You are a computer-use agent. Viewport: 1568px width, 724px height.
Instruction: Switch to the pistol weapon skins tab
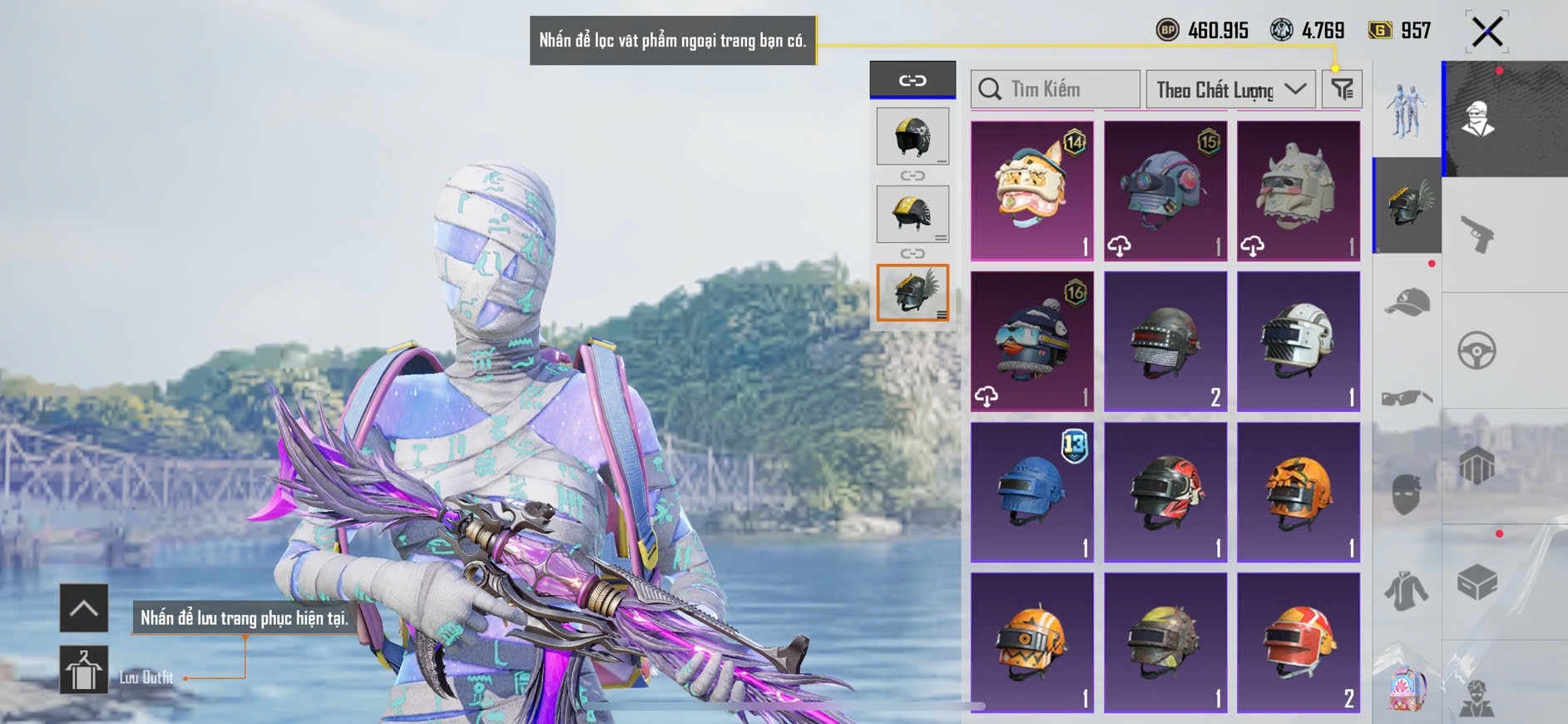(x=1477, y=234)
